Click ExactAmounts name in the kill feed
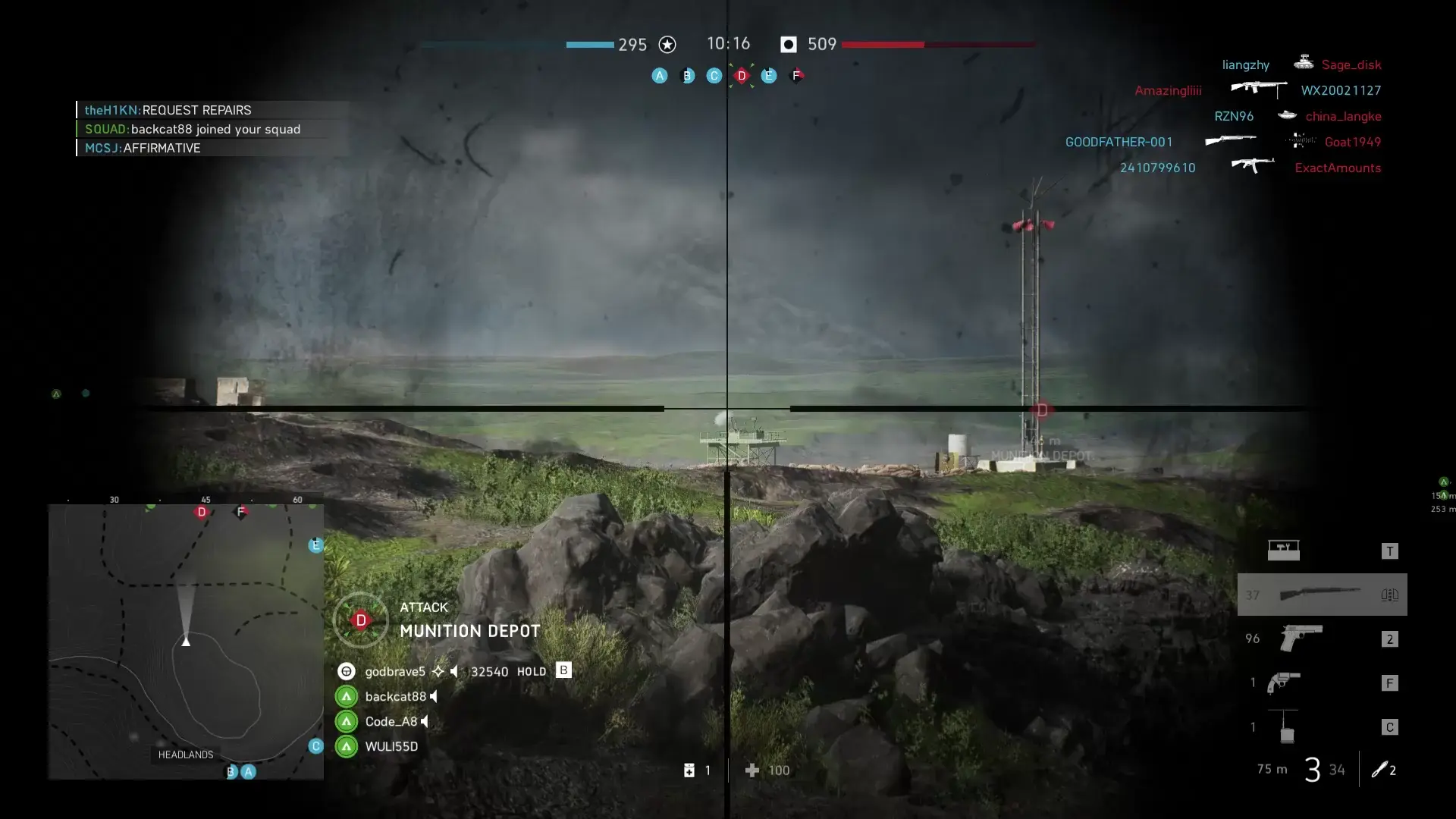 pos(1338,168)
